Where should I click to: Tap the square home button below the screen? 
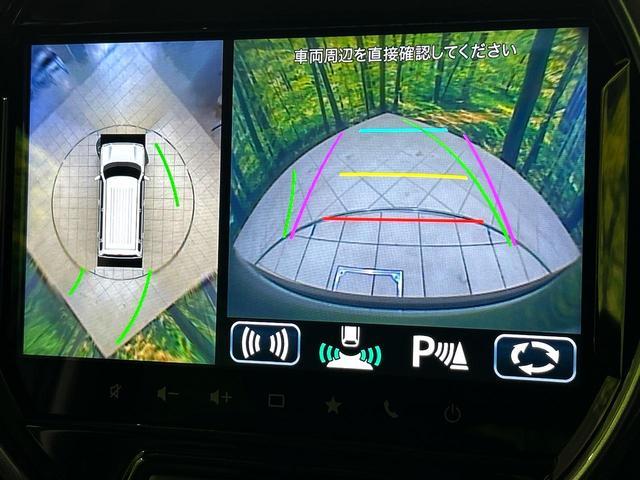pos(276,401)
